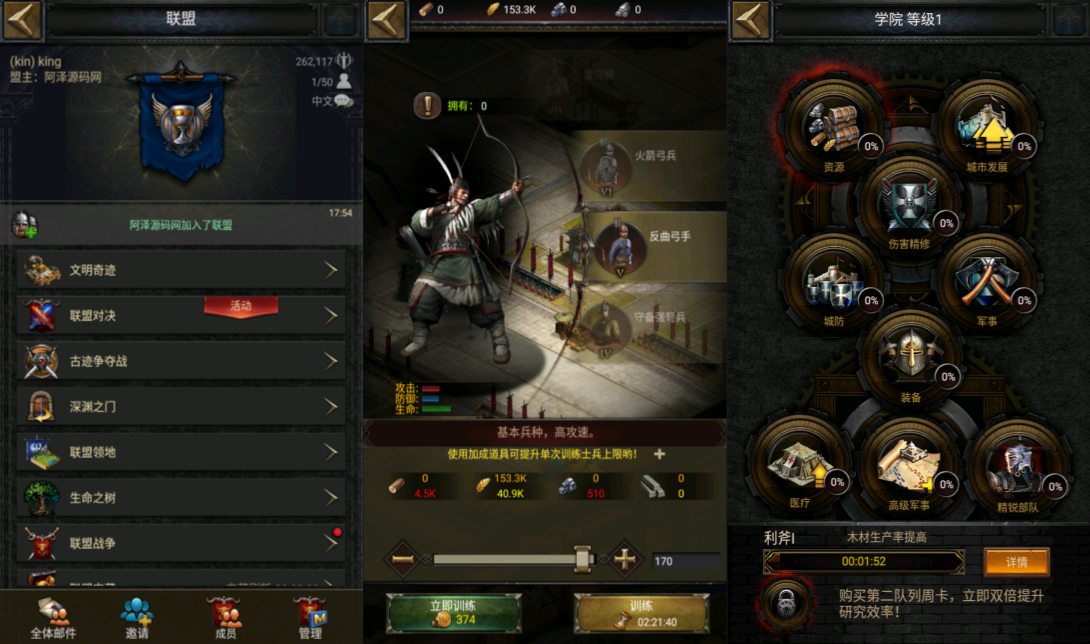Open the 联盟领地 territory entry

[x=181, y=452]
